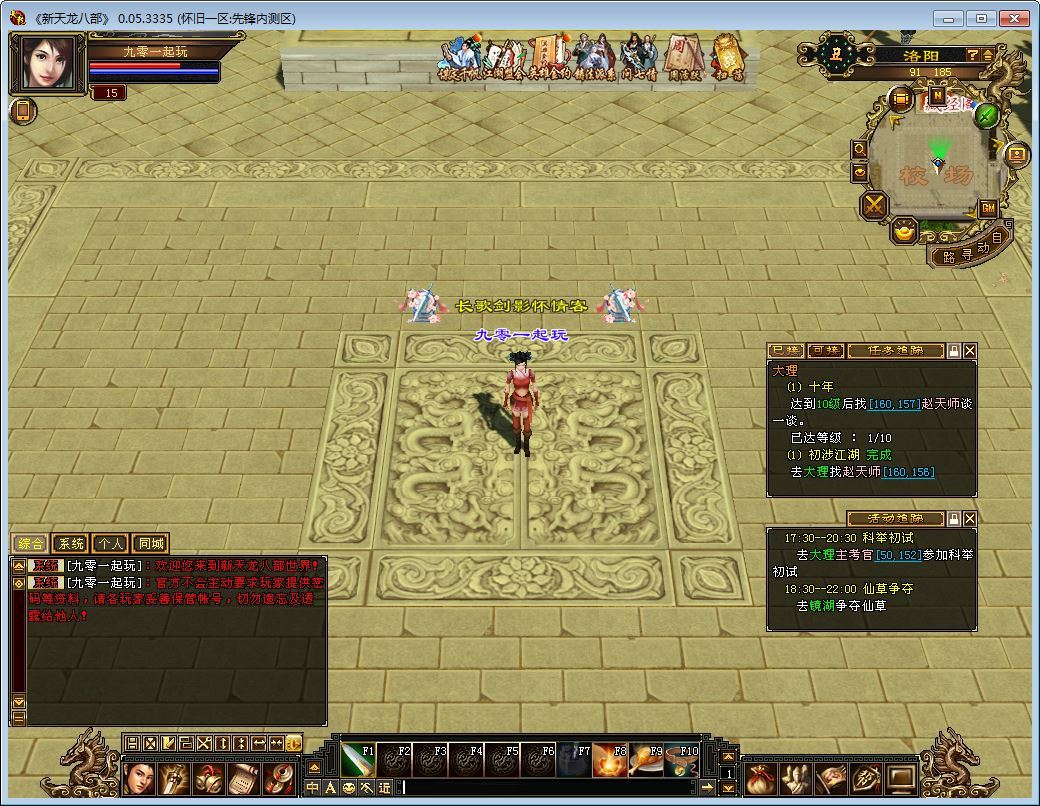This screenshot has width=1040, height=806.
Task: Use the F8 fire skill slot
Action: tap(610, 760)
